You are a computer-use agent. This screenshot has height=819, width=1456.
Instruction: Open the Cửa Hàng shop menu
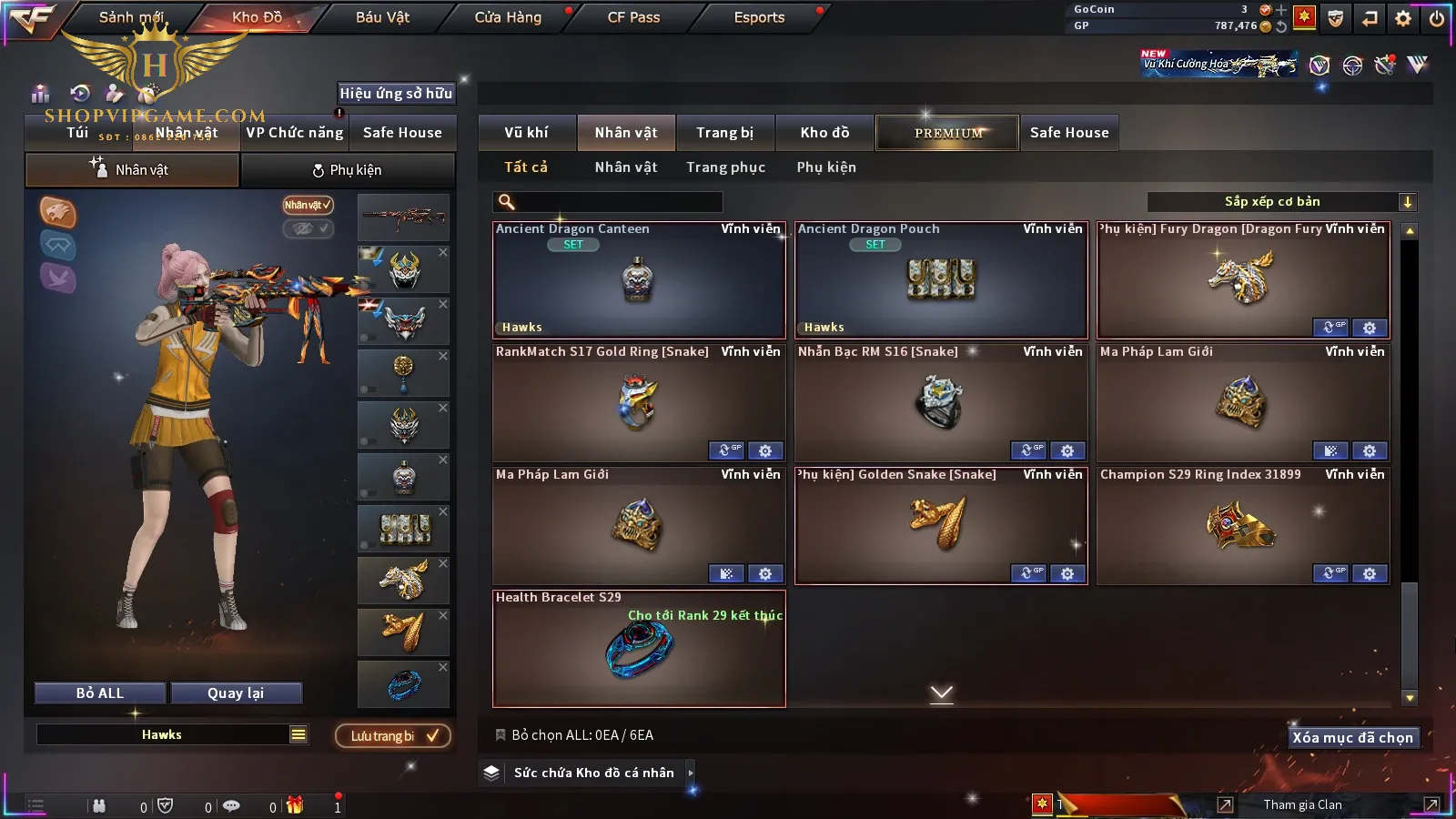[x=508, y=17]
